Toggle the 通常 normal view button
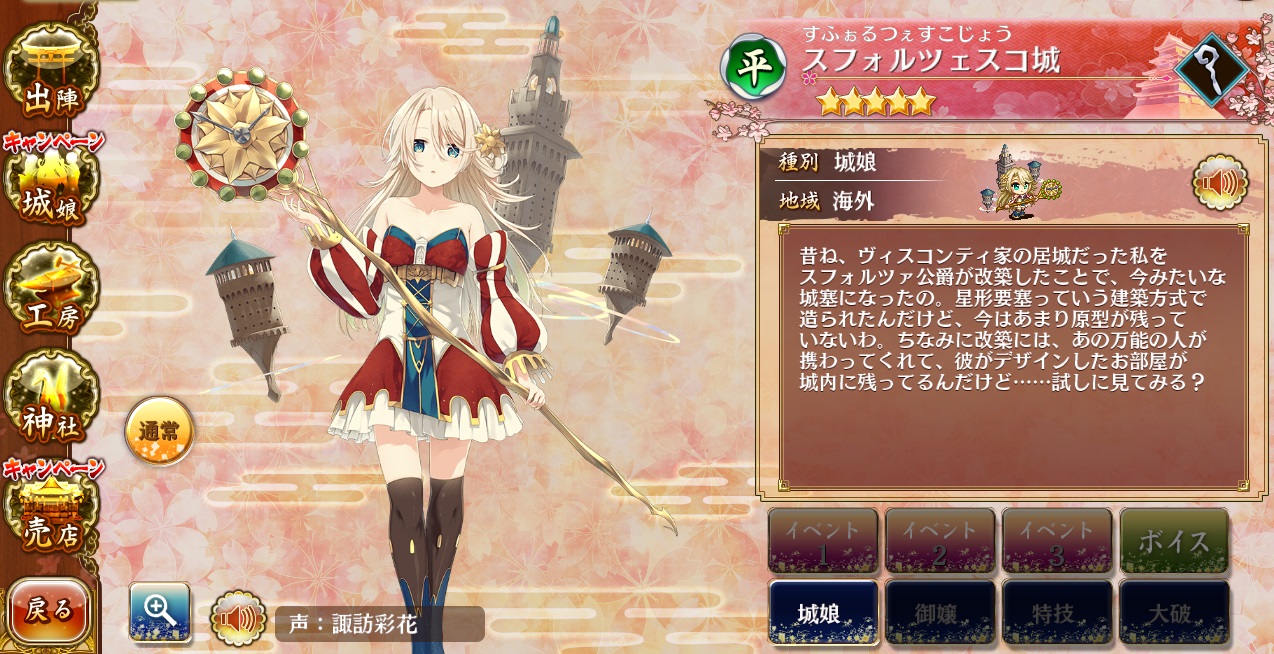Screen dimensions: 1274x654 [x=159, y=431]
